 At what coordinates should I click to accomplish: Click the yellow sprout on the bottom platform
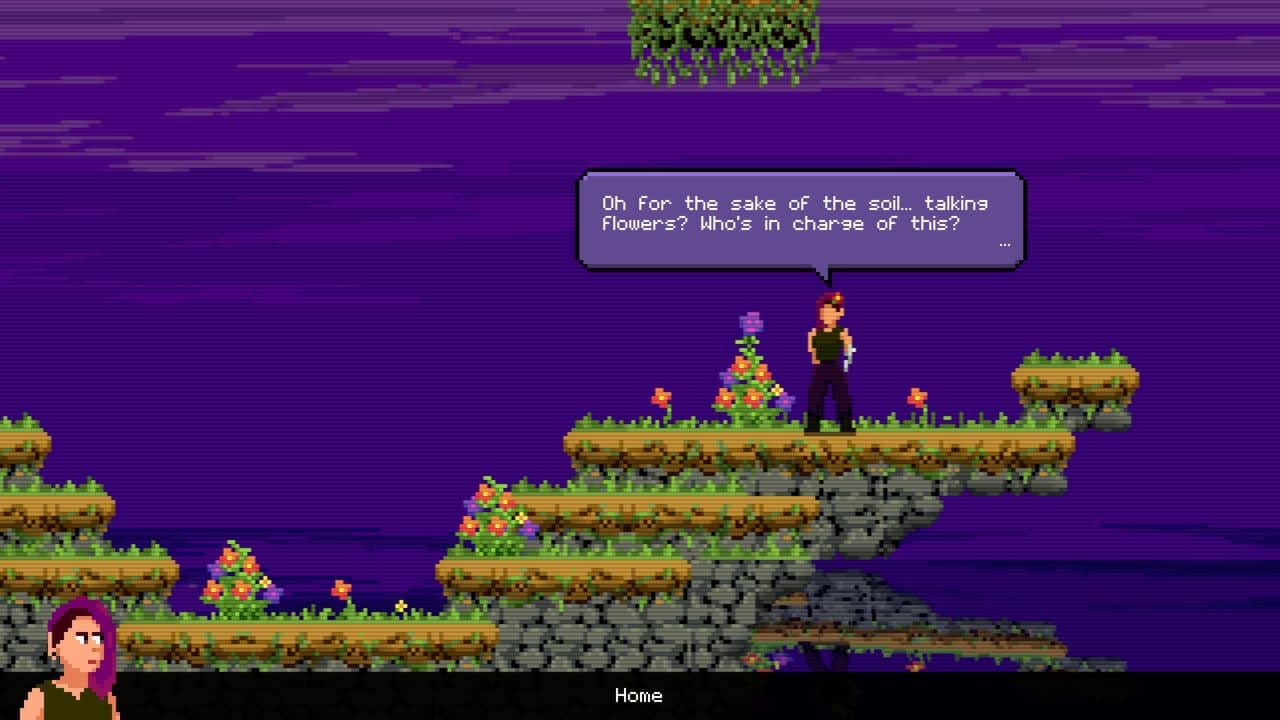click(x=401, y=605)
